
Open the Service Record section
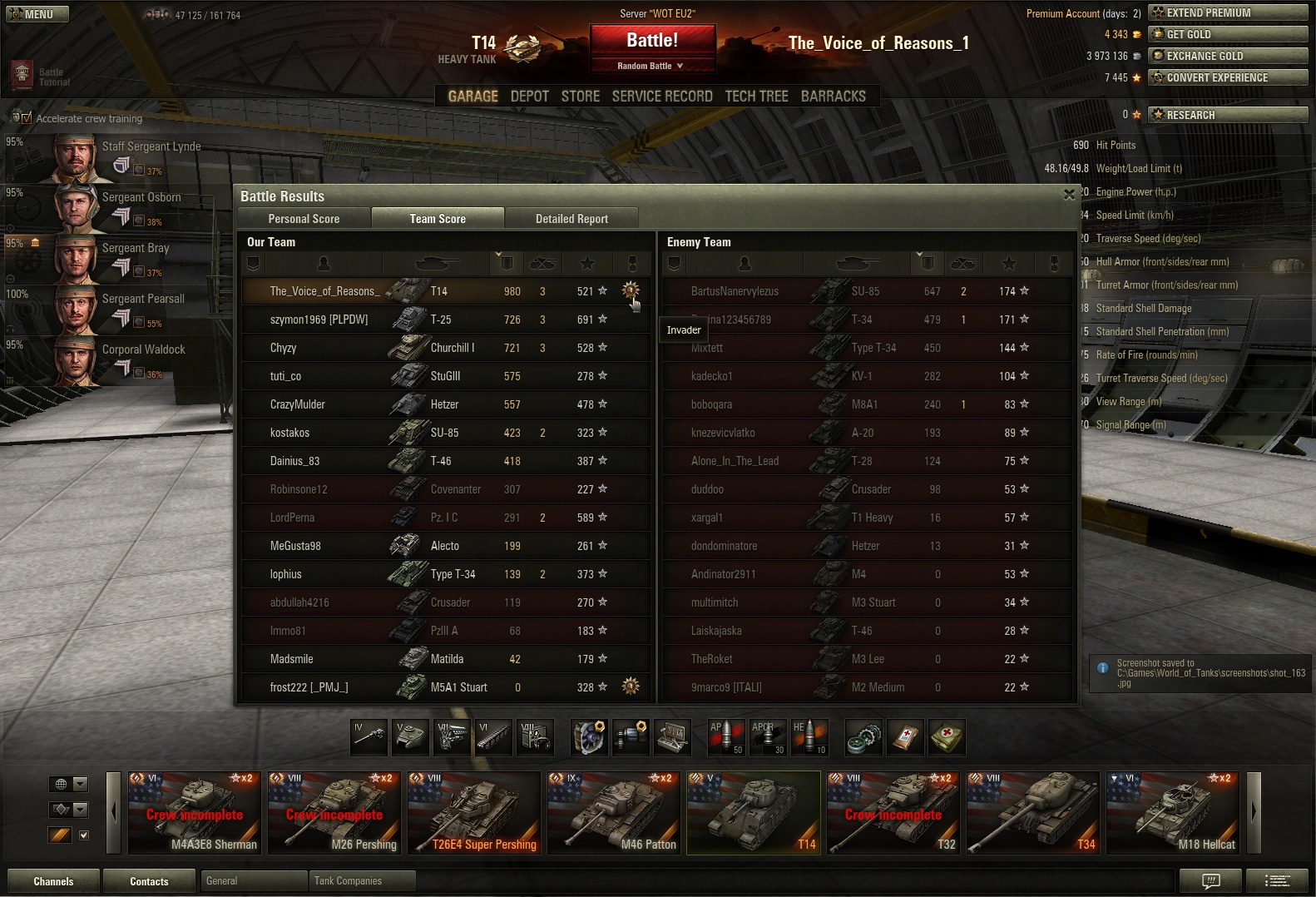coord(662,97)
